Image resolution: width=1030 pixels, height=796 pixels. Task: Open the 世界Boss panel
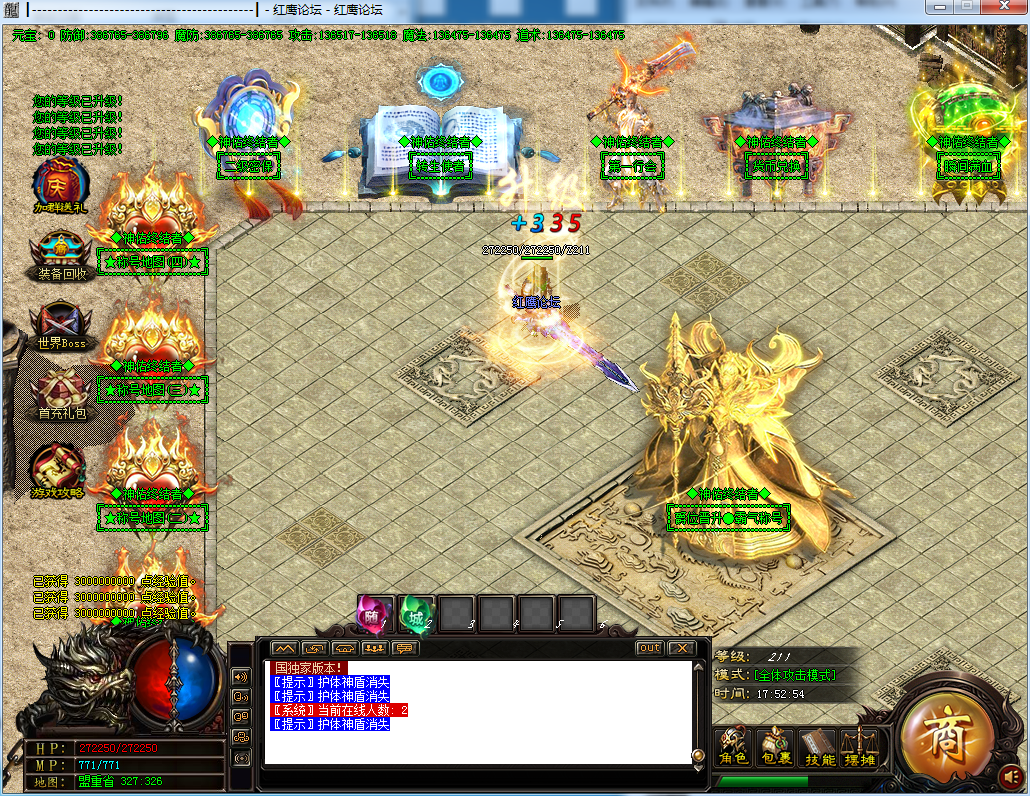(x=61, y=323)
